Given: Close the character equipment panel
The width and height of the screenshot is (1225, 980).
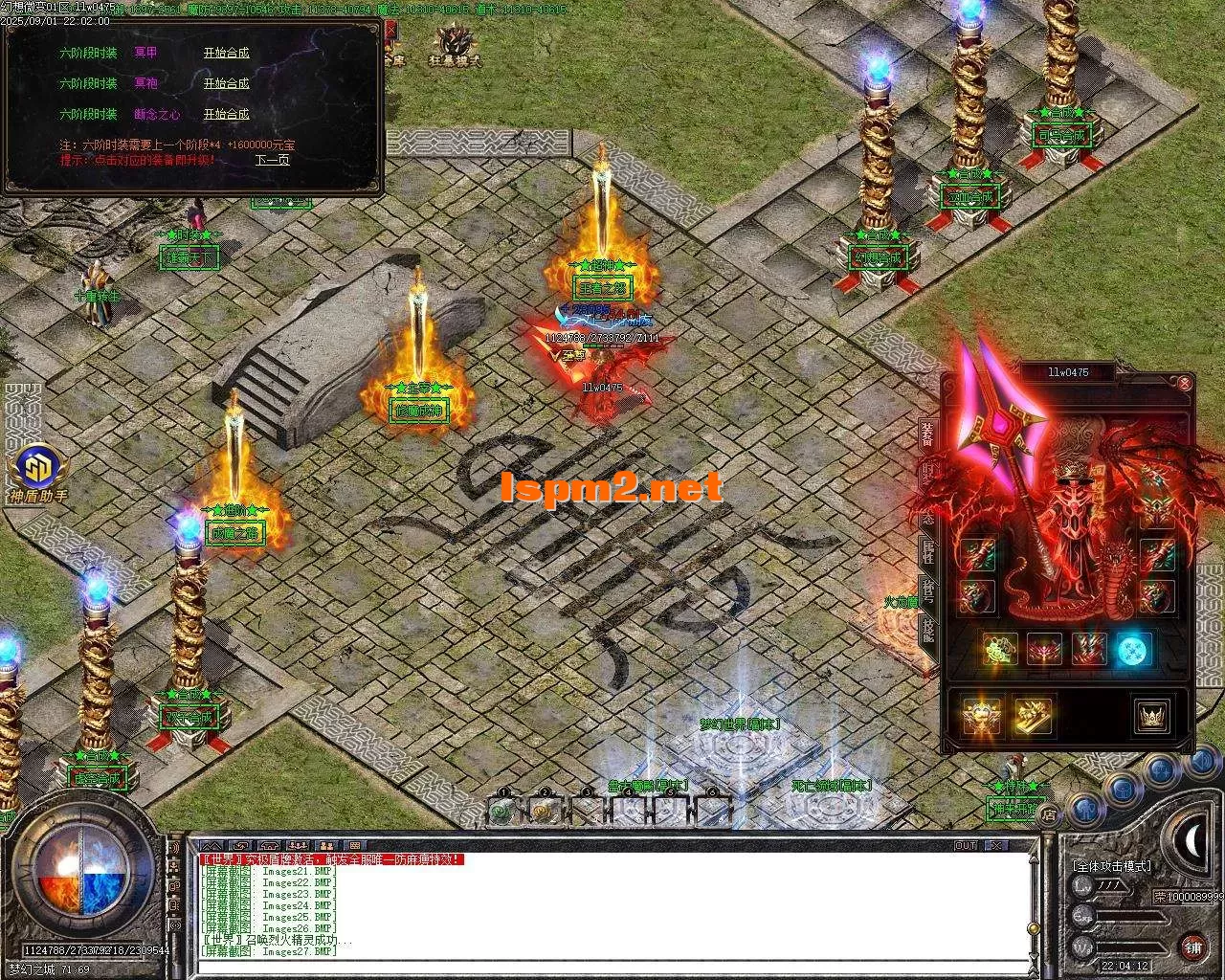Looking at the screenshot, I should coord(1185,384).
